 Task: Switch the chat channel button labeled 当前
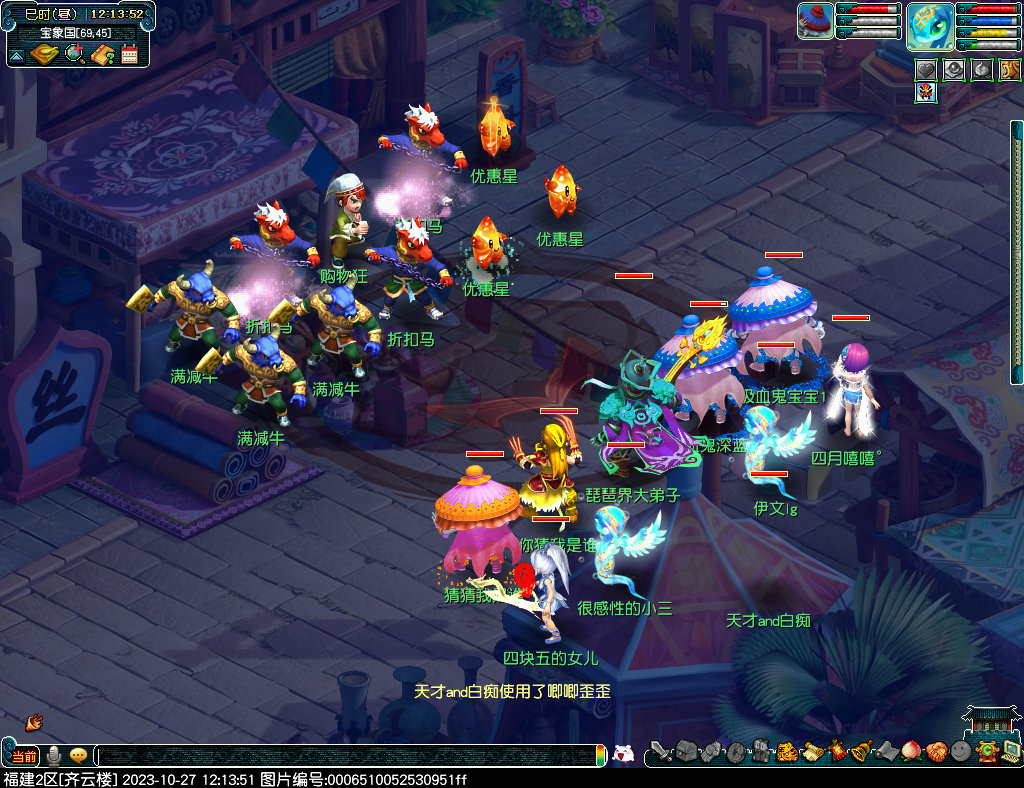25,756
